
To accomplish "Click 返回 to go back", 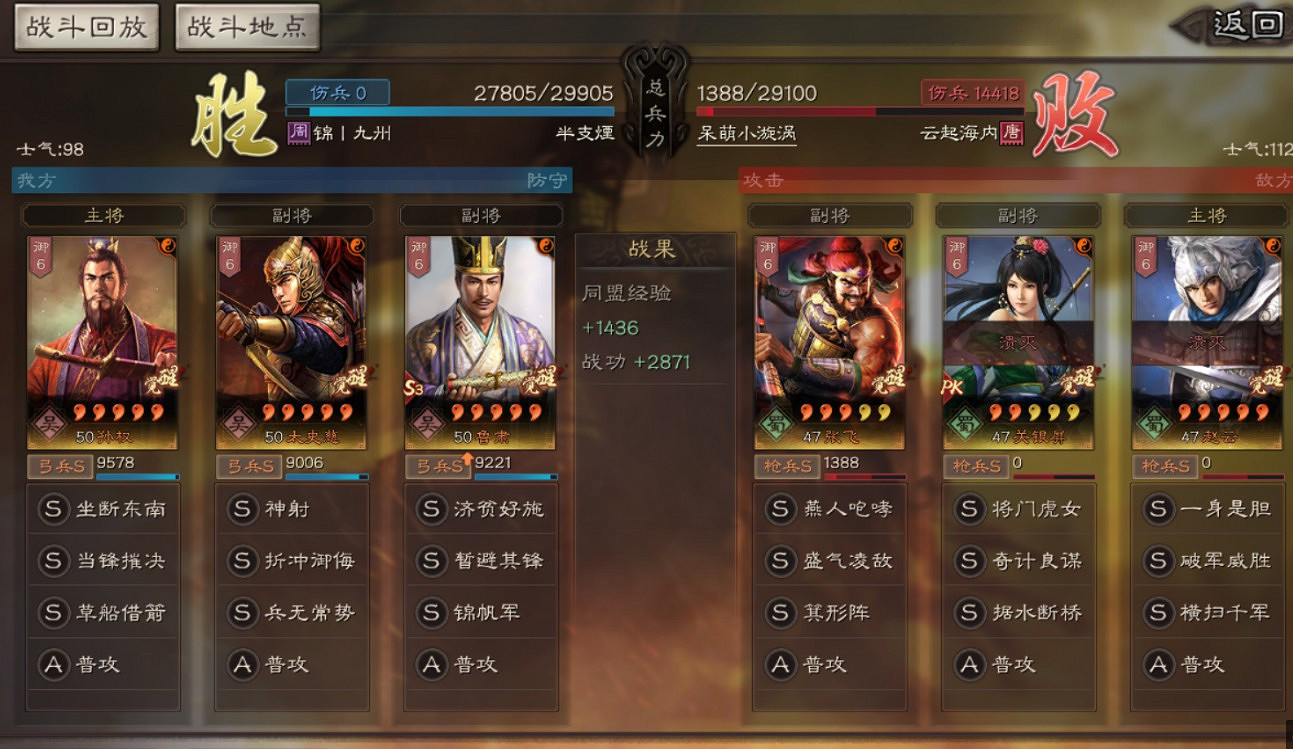I will (1247, 27).
